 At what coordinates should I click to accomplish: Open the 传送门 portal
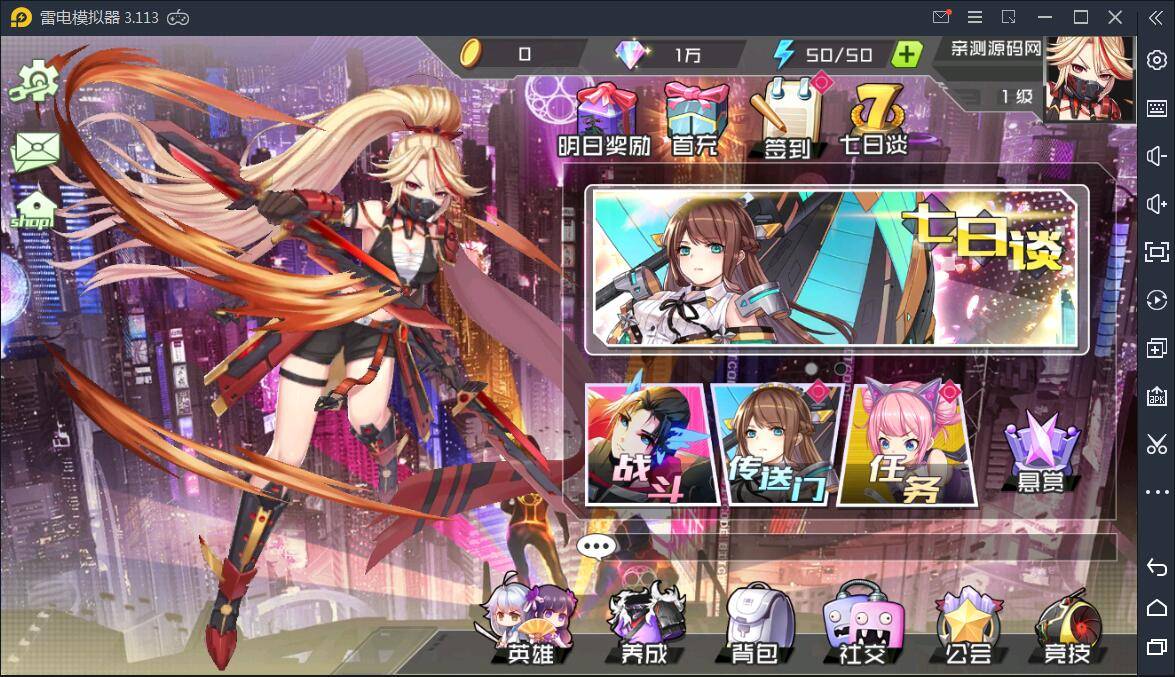(x=772, y=443)
